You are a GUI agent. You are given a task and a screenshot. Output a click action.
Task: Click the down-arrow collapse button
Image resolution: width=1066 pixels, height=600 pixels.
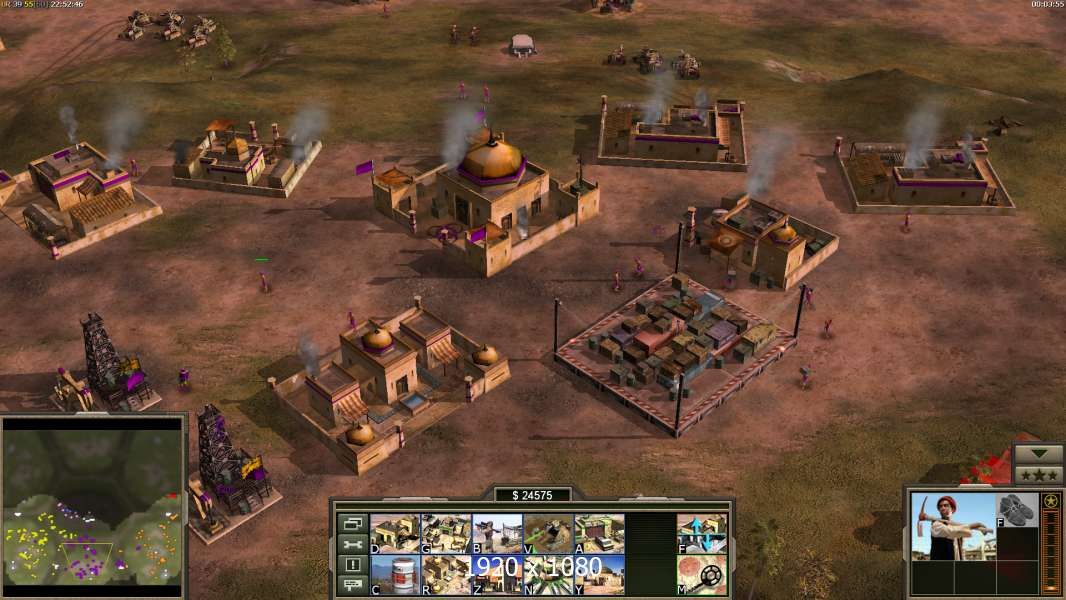[x=1039, y=453]
